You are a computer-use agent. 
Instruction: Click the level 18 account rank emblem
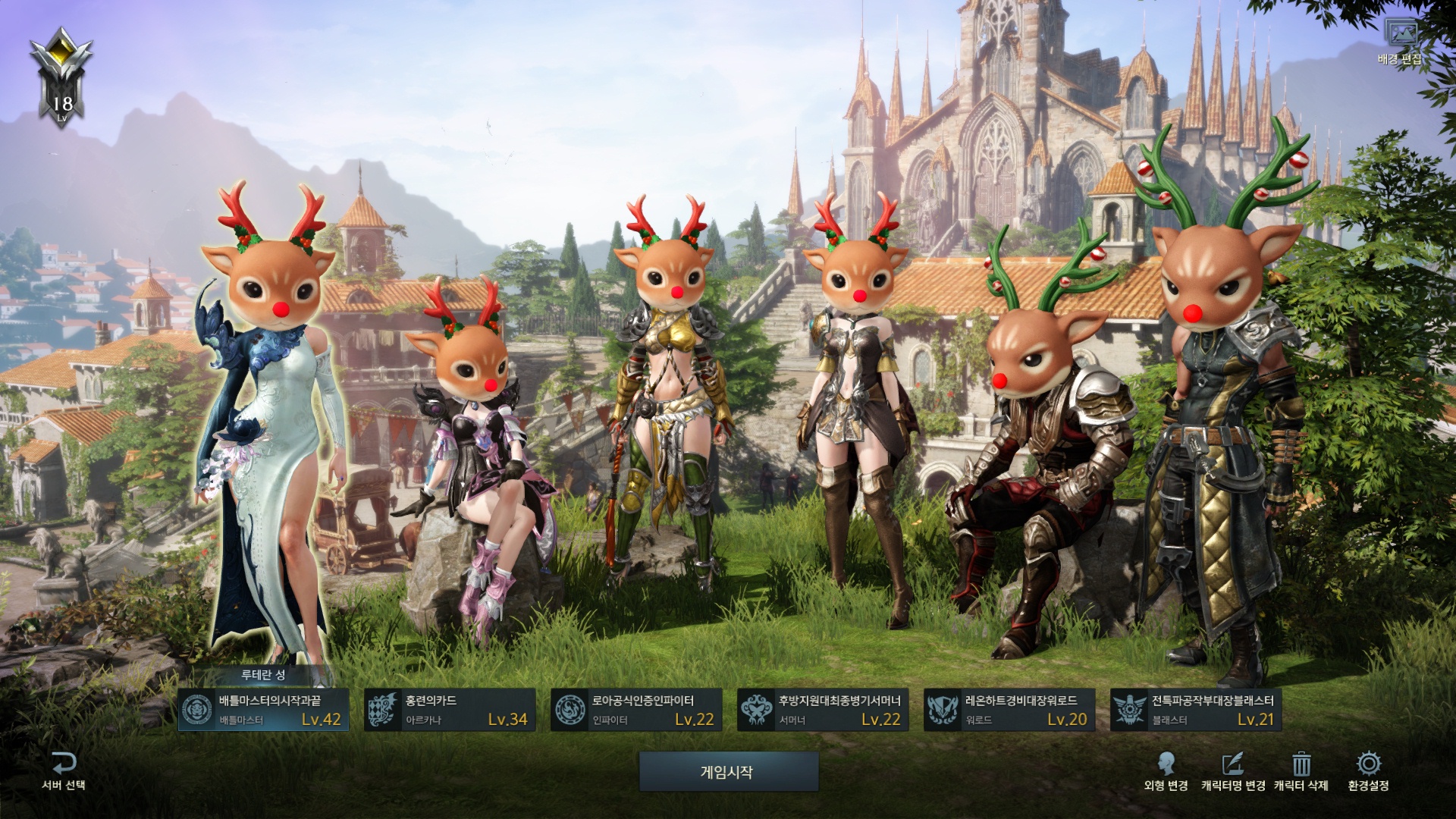pyautogui.click(x=61, y=76)
